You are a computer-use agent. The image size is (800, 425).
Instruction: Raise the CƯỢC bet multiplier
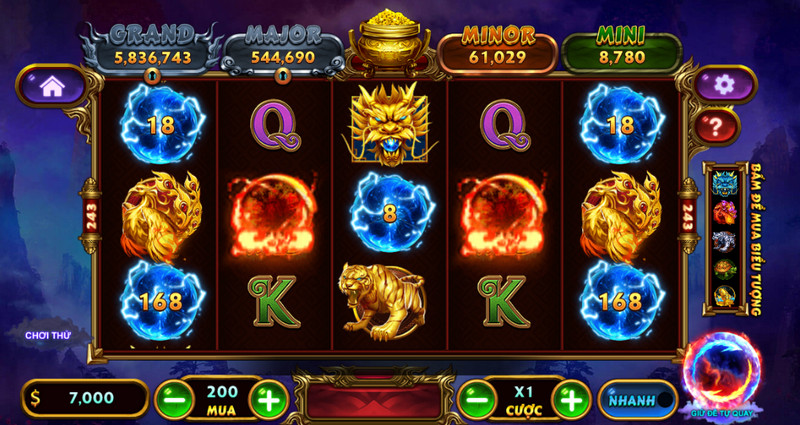click(x=570, y=399)
